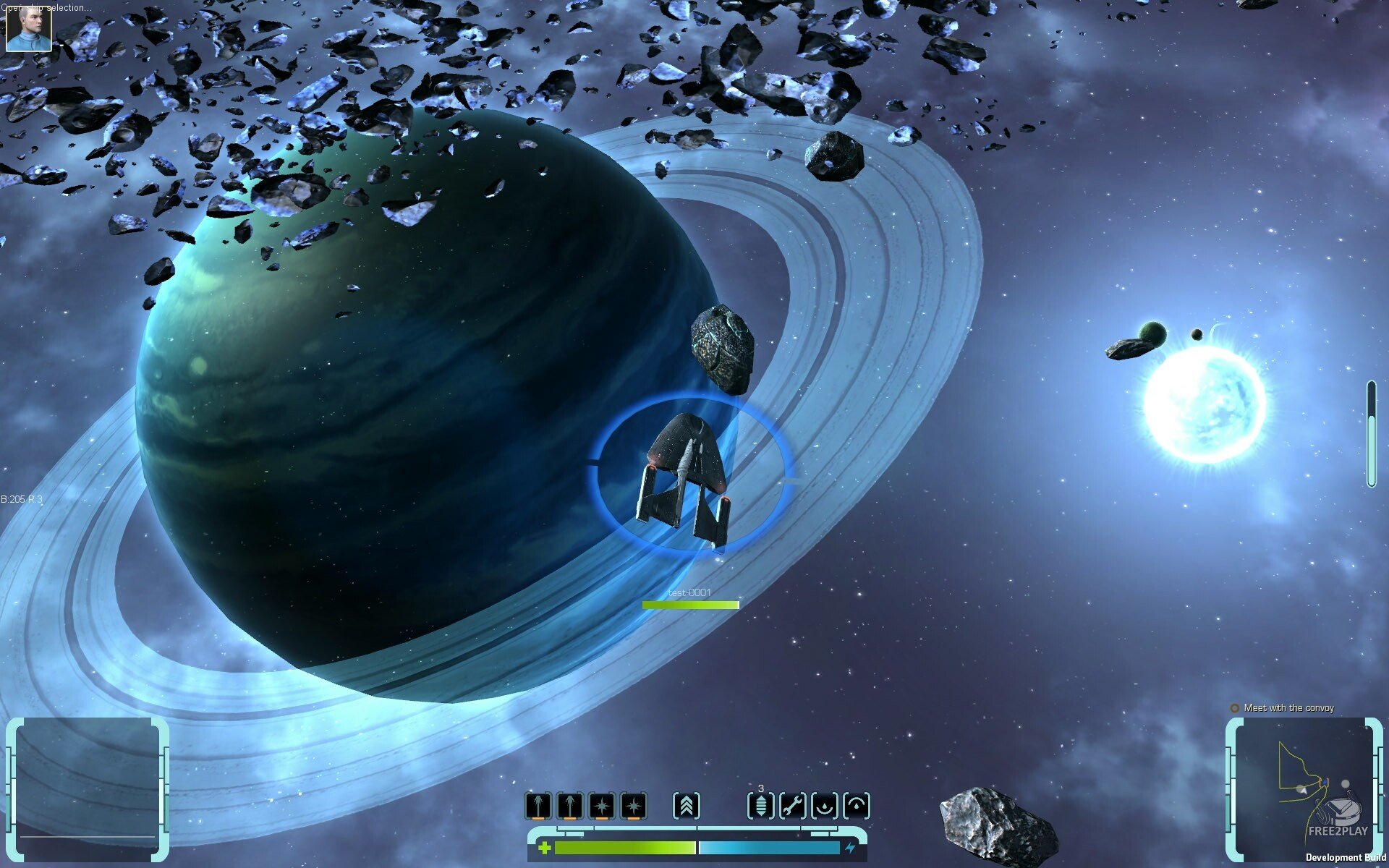Trigger the ability with arc above a droplet
This screenshot has height=868, width=1389.
tap(857, 805)
